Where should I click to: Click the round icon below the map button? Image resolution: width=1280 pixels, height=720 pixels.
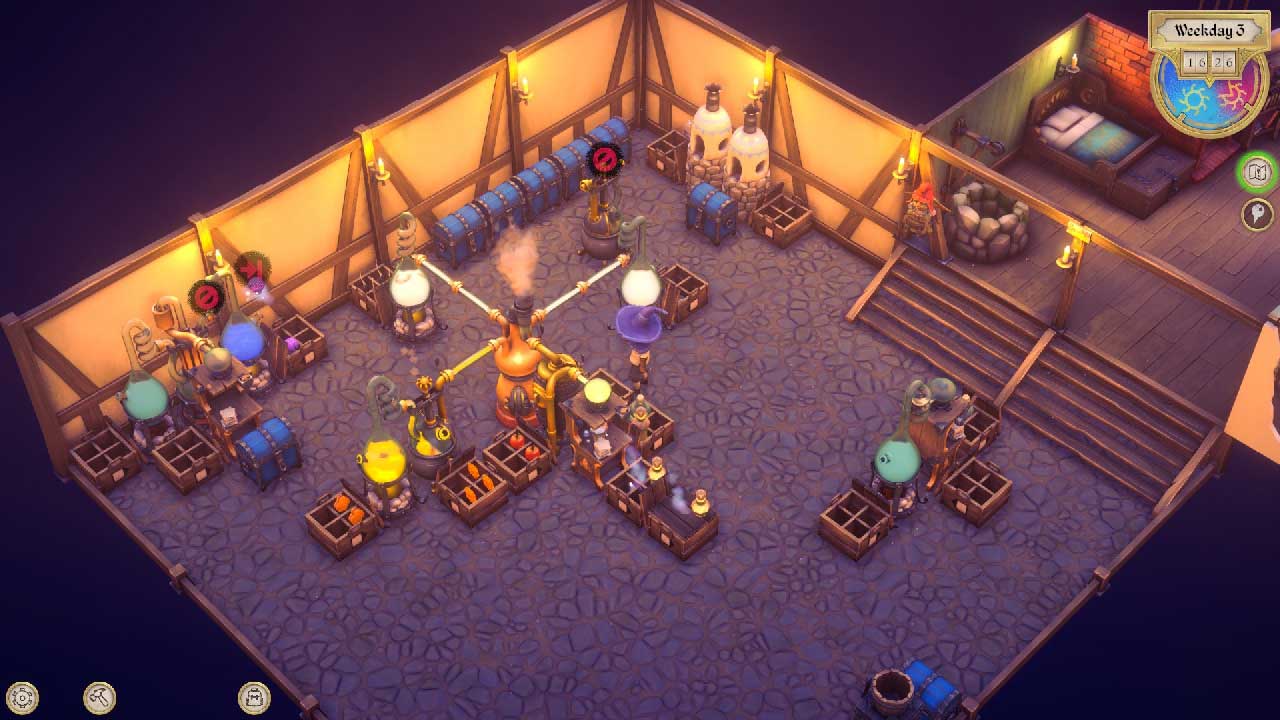click(x=1257, y=214)
